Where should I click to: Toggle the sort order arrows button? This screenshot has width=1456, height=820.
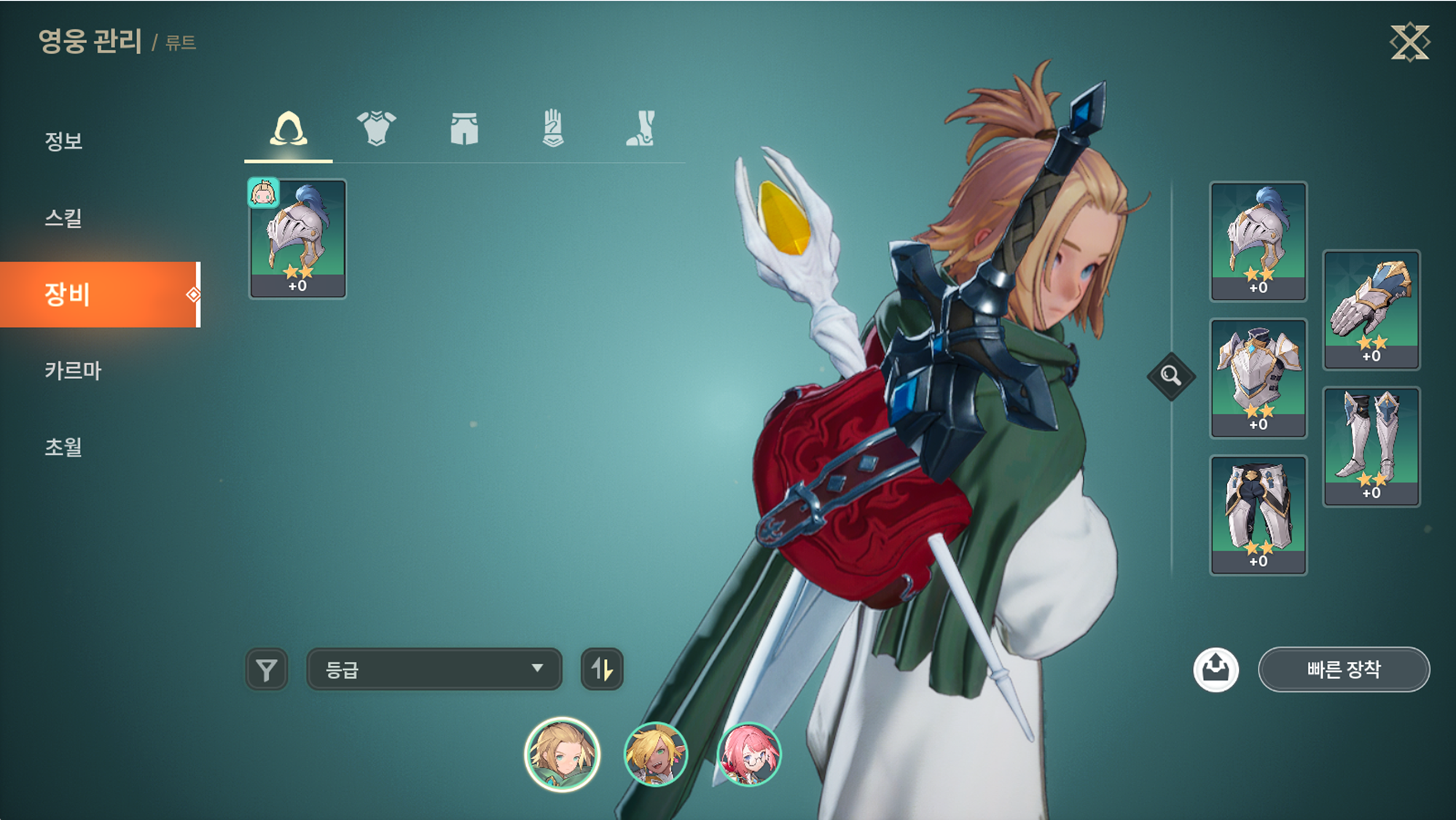(x=602, y=669)
